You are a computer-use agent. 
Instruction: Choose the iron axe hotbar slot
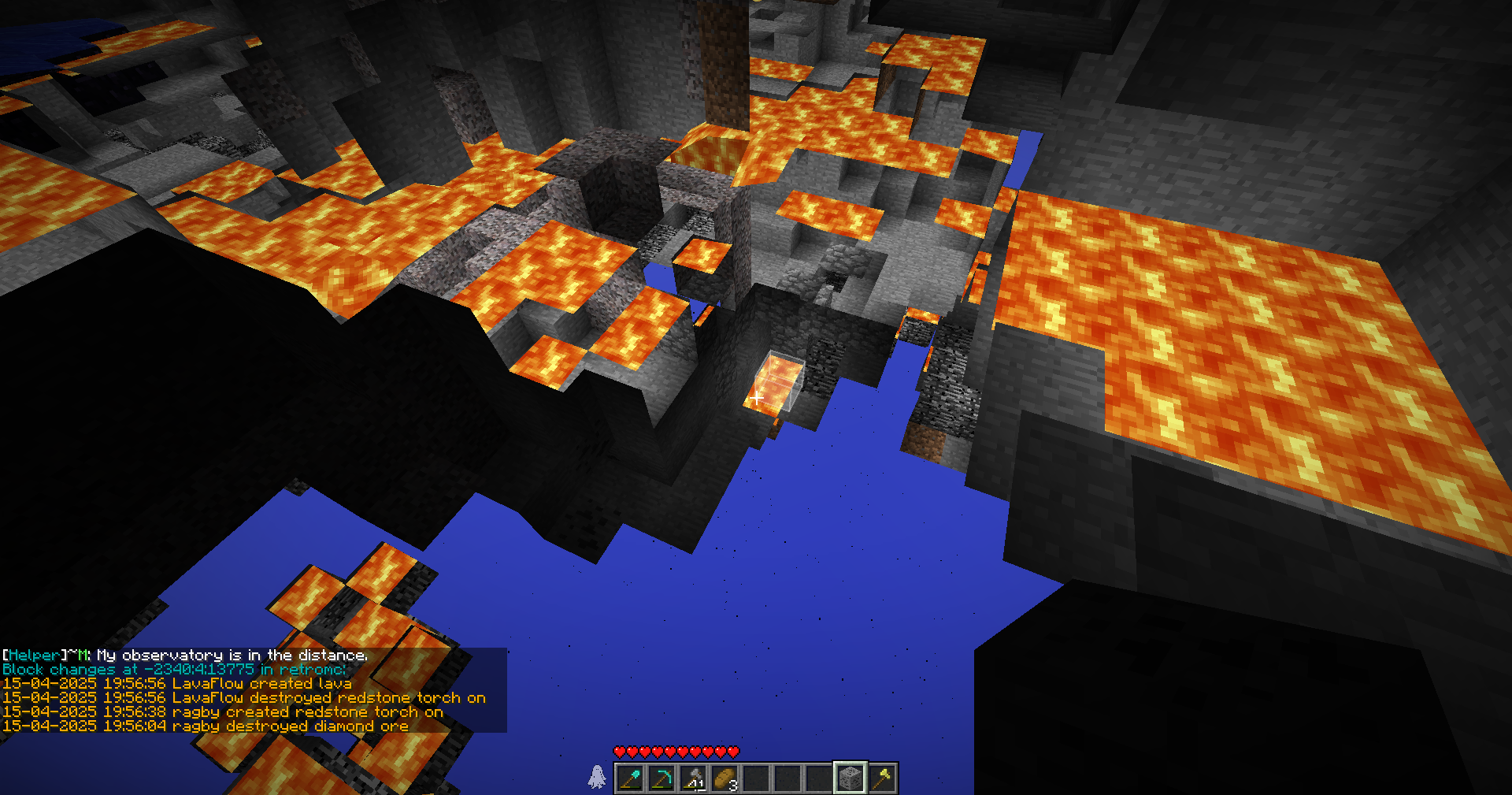pyautogui.click(x=693, y=778)
